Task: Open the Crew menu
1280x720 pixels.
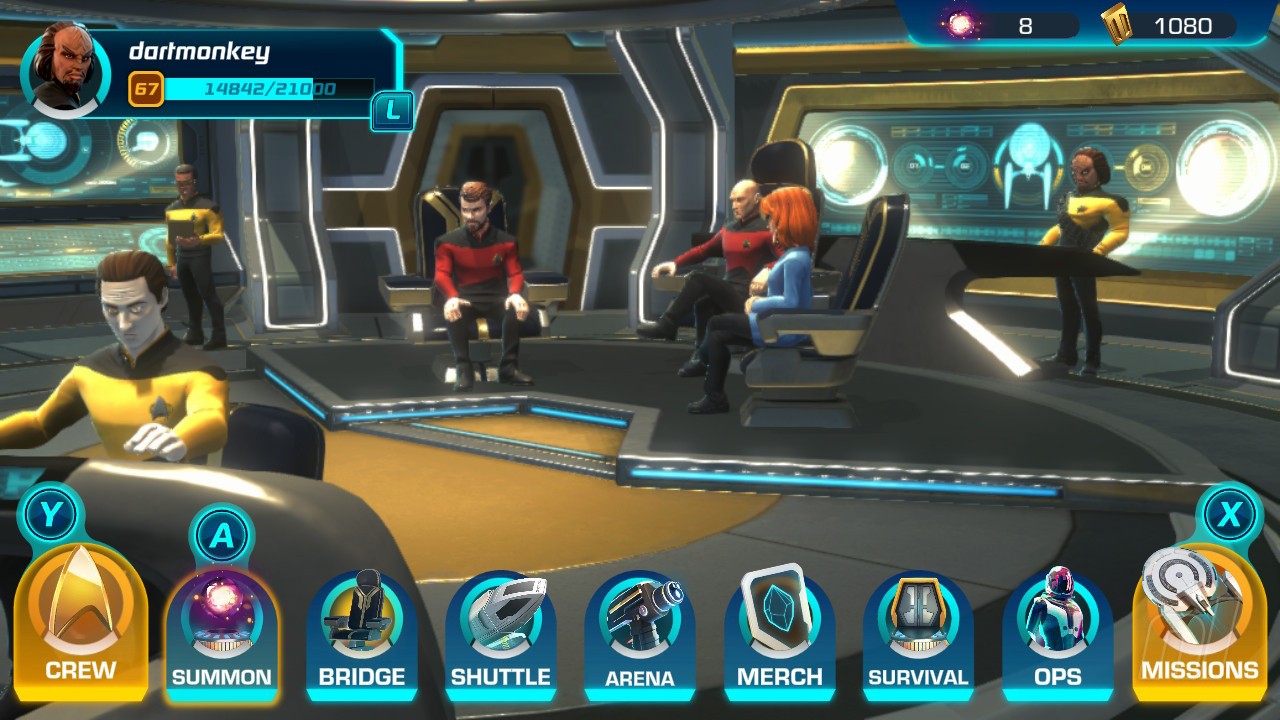Action: coord(80,620)
